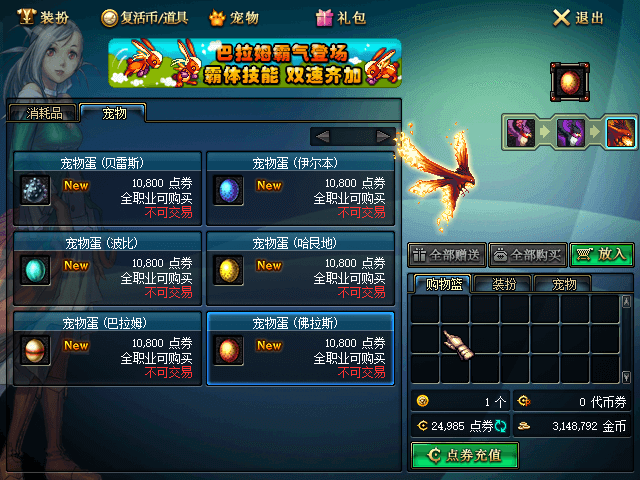Open the 礼包 gift pack section
The height and width of the screenshot is (480, 640).
click(340, 17)
